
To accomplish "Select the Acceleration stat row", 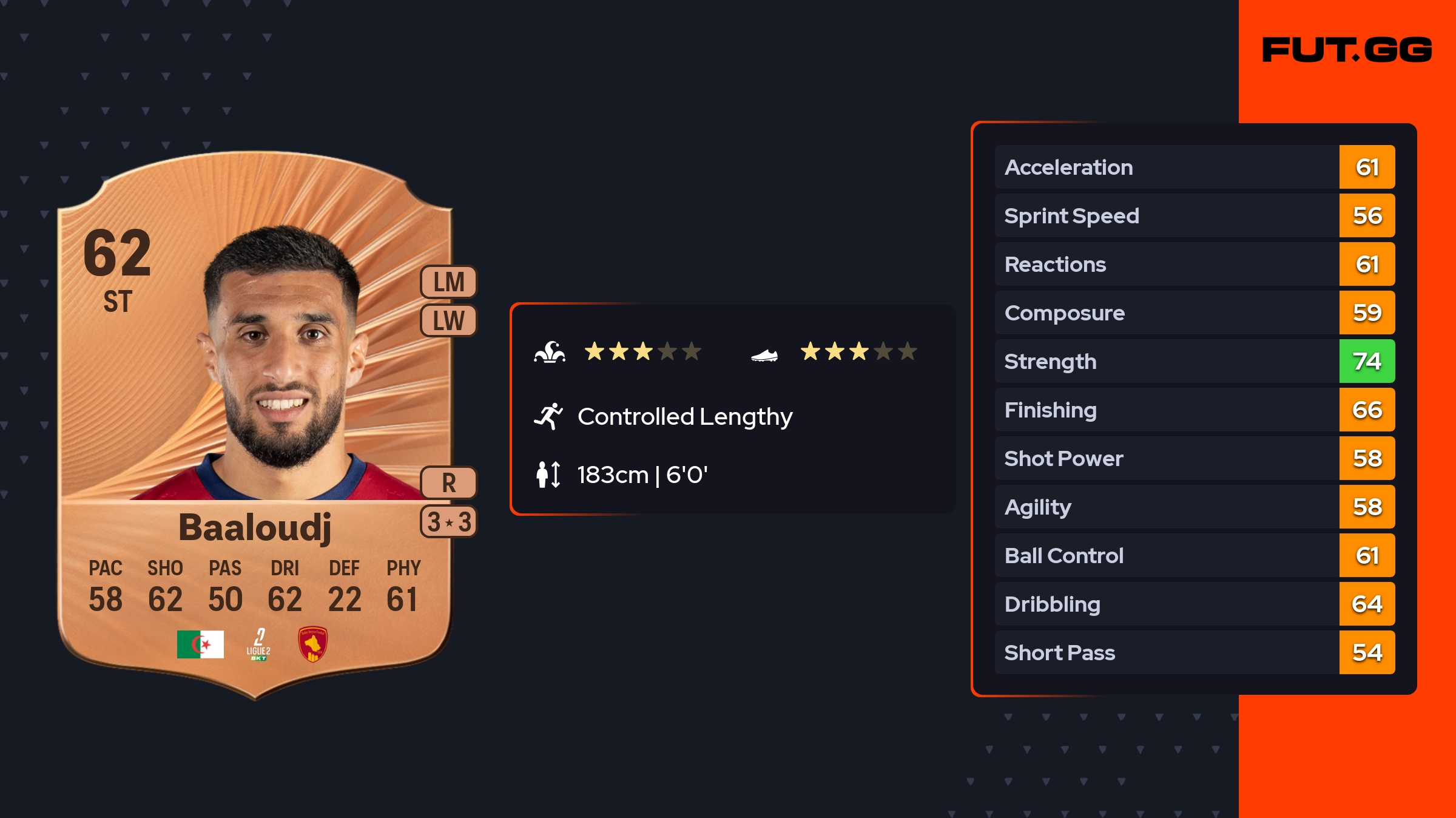I will click(1194, 167).
